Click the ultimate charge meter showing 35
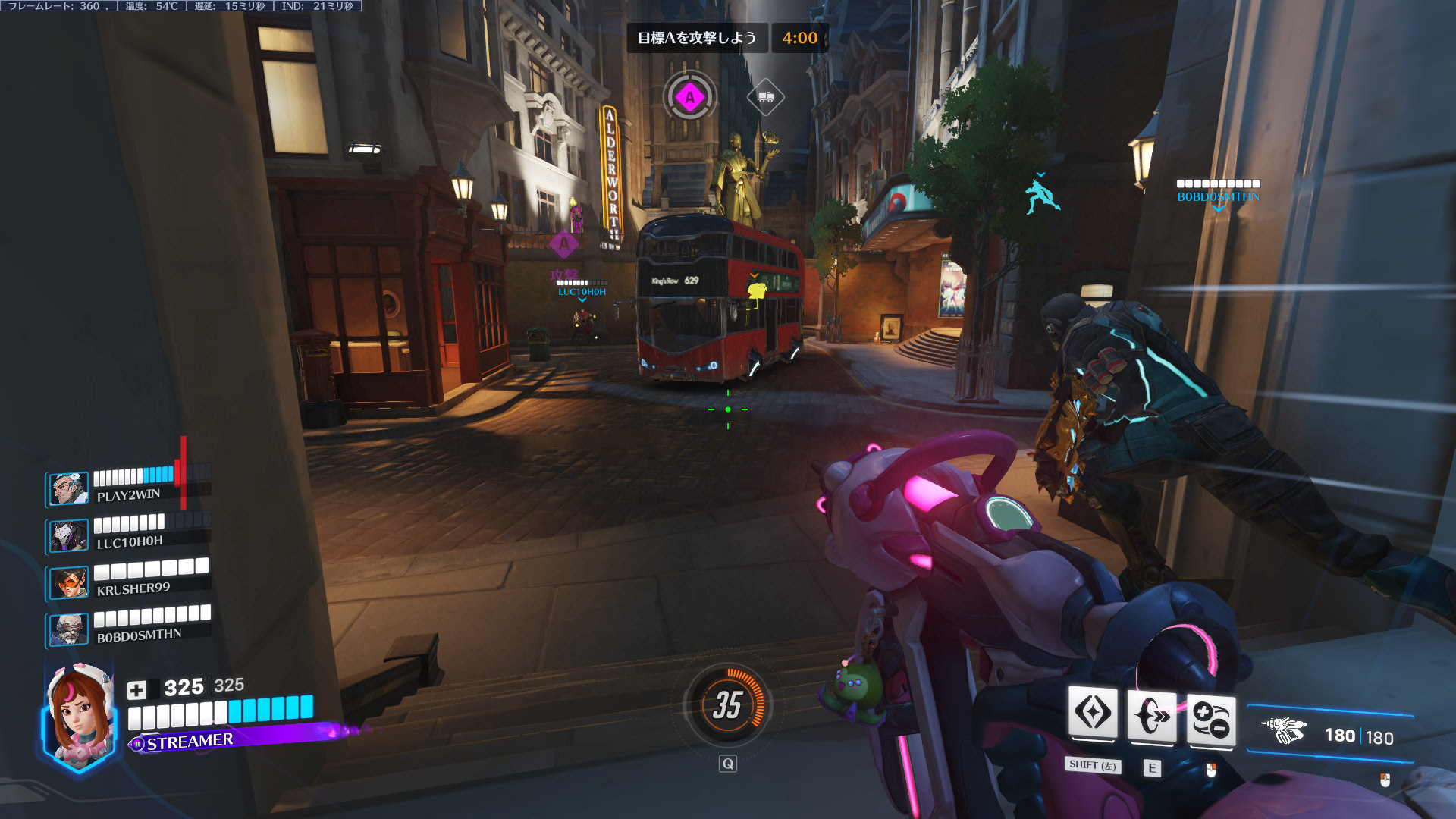Screen dimensions: 1456x819 coord(727,706)
